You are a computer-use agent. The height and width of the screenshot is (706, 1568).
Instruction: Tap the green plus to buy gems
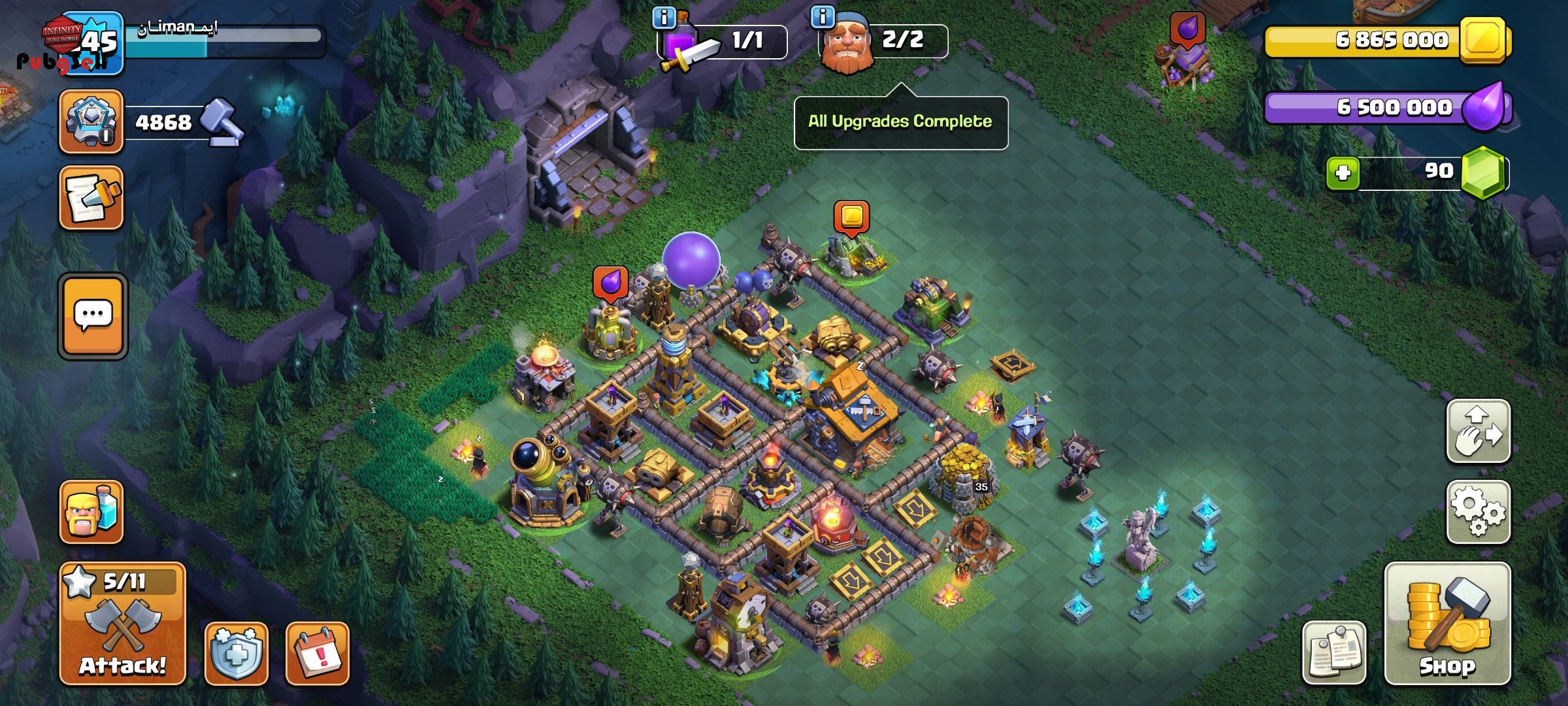point(1343,173)
